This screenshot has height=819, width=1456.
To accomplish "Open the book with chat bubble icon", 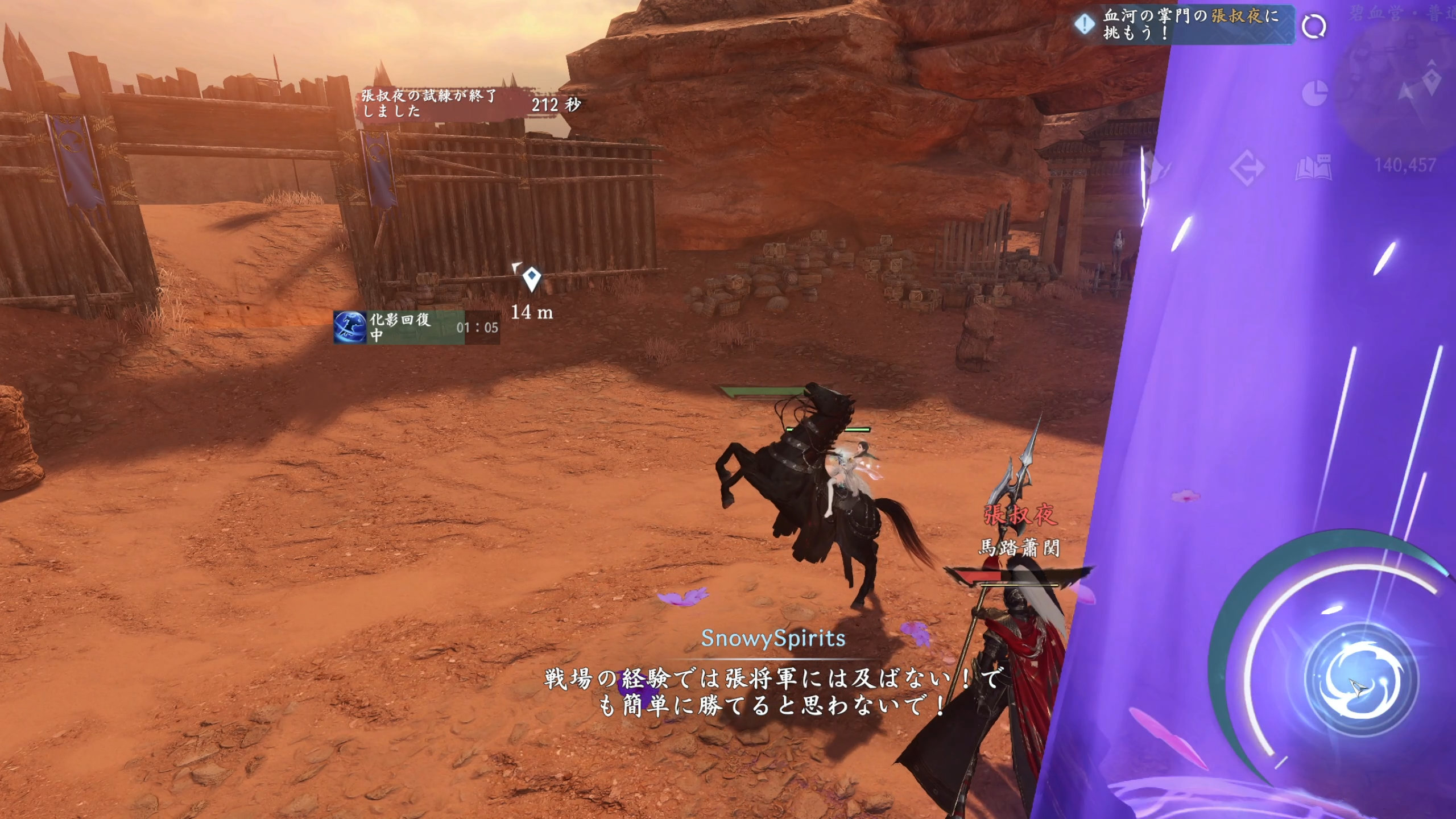I will 1313,167.
